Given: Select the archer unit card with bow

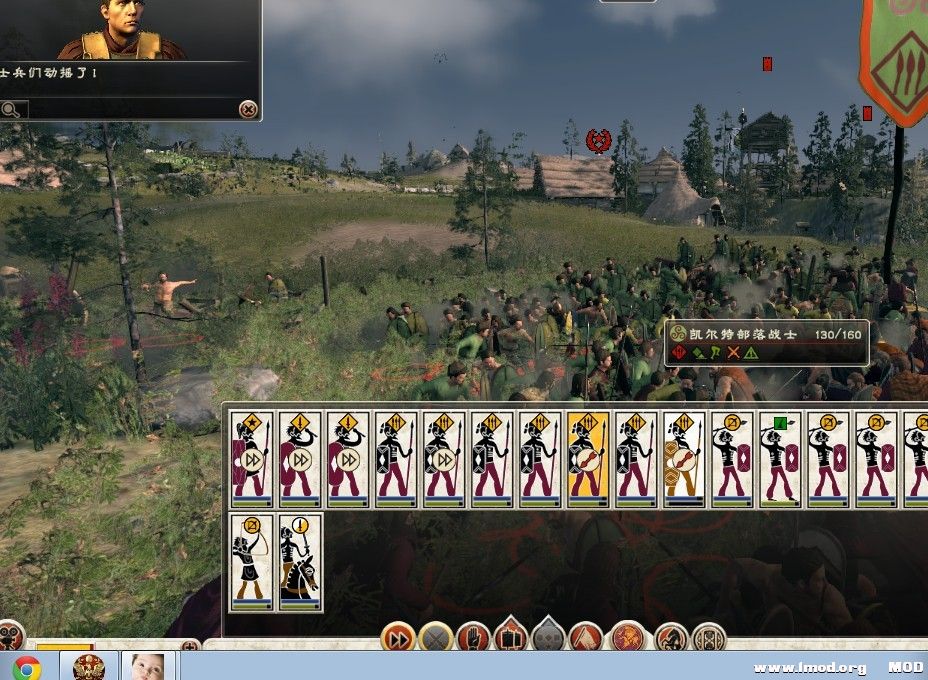Looking at the screenshot, I should pos(251,562).
